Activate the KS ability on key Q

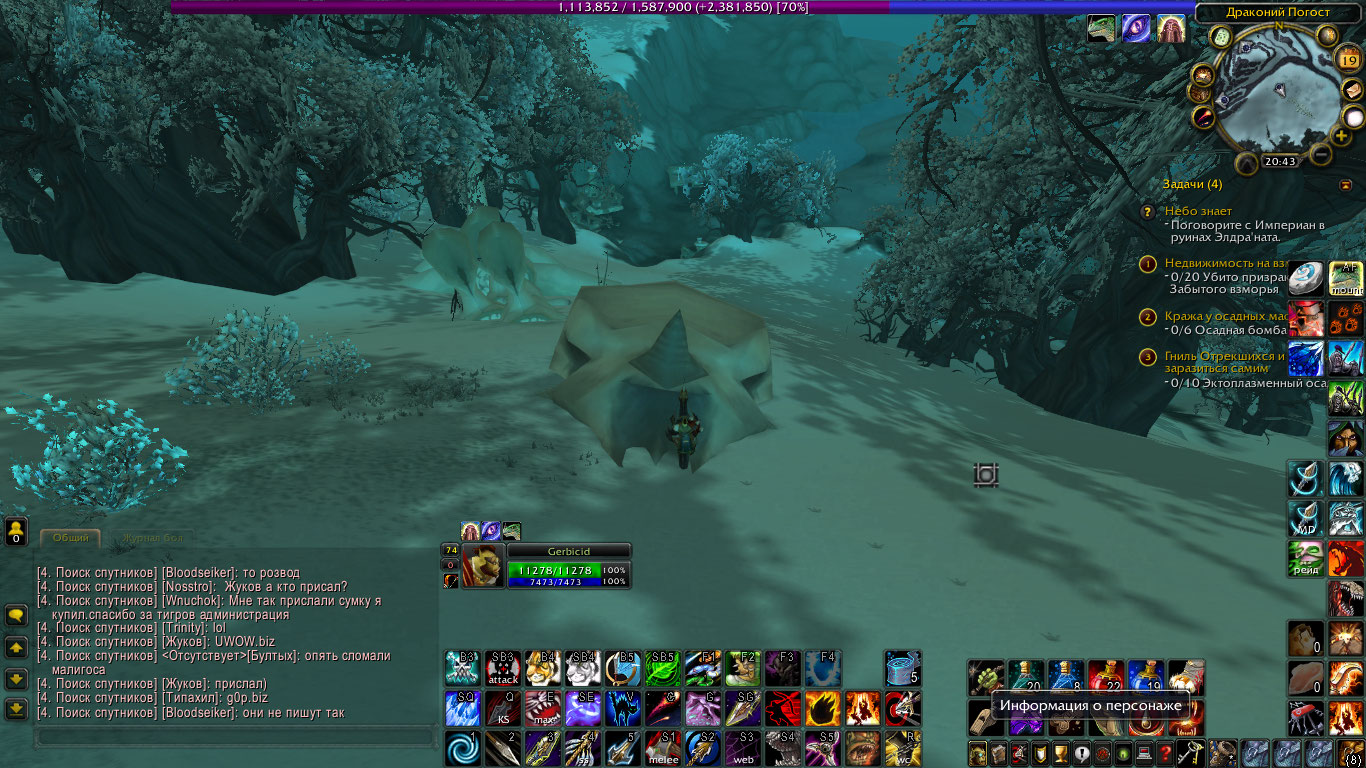(x=502, y=708)
